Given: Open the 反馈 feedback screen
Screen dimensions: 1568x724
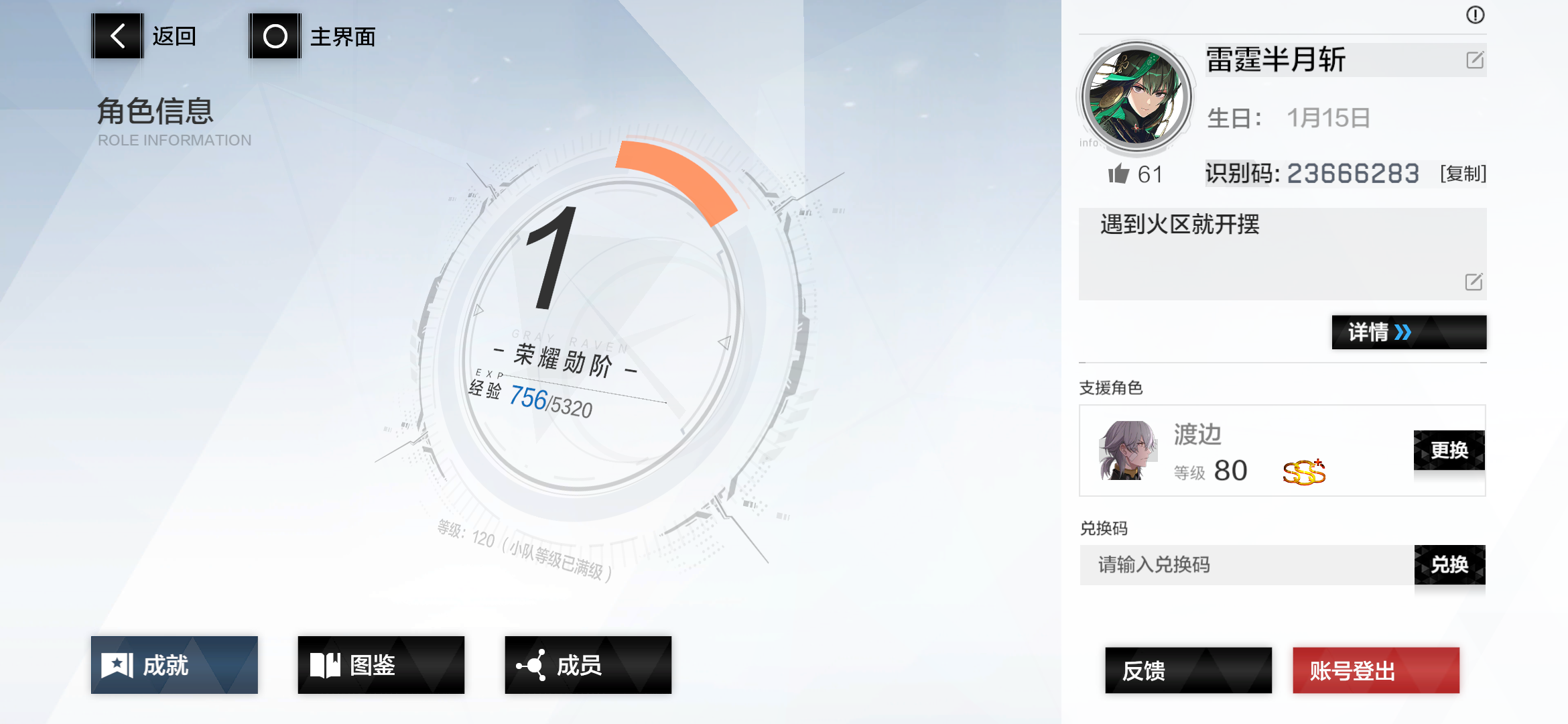Looking at the screenshot, I should [1188, 670].
